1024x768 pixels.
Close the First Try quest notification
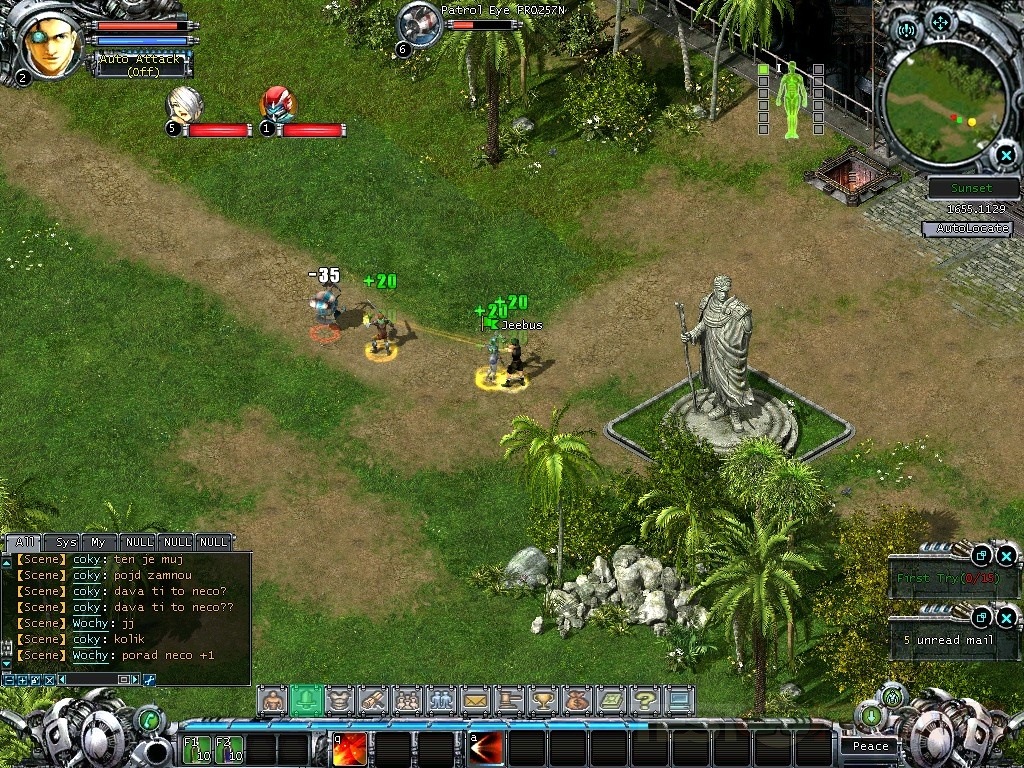pyautogui.click(x=1006, y=556)
